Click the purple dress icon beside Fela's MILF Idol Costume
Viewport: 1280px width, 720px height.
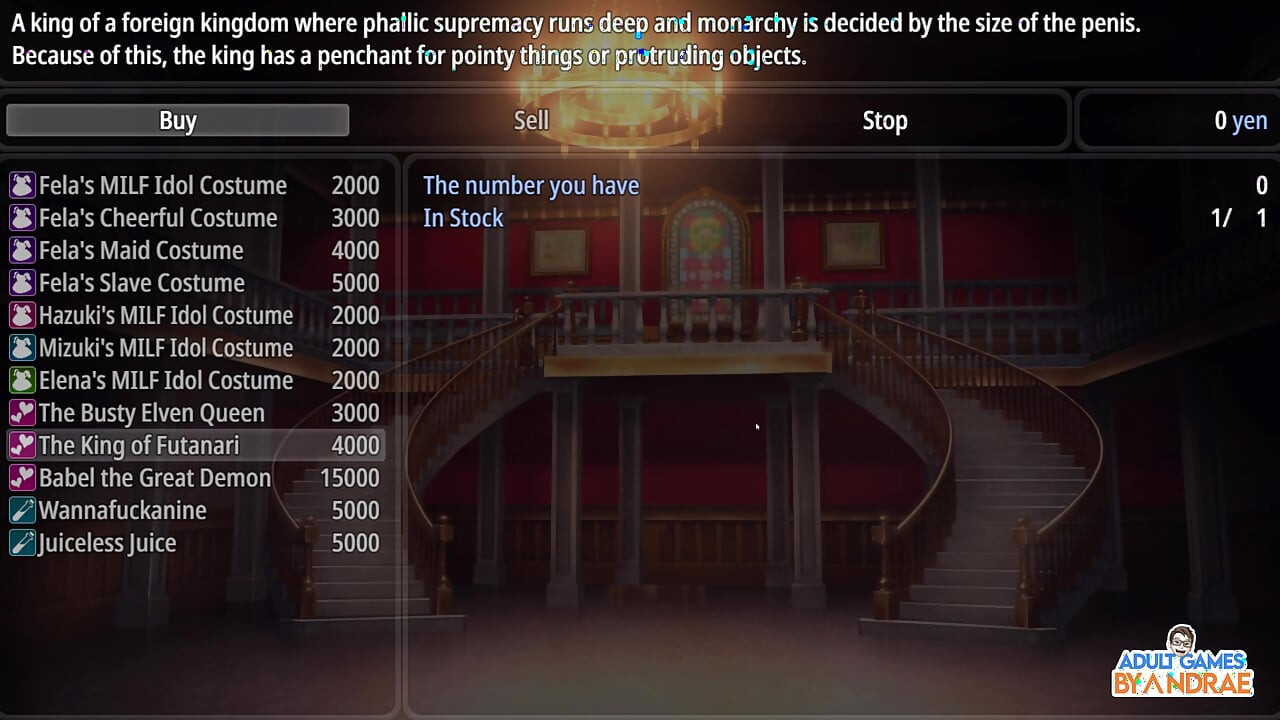[23, 185]
